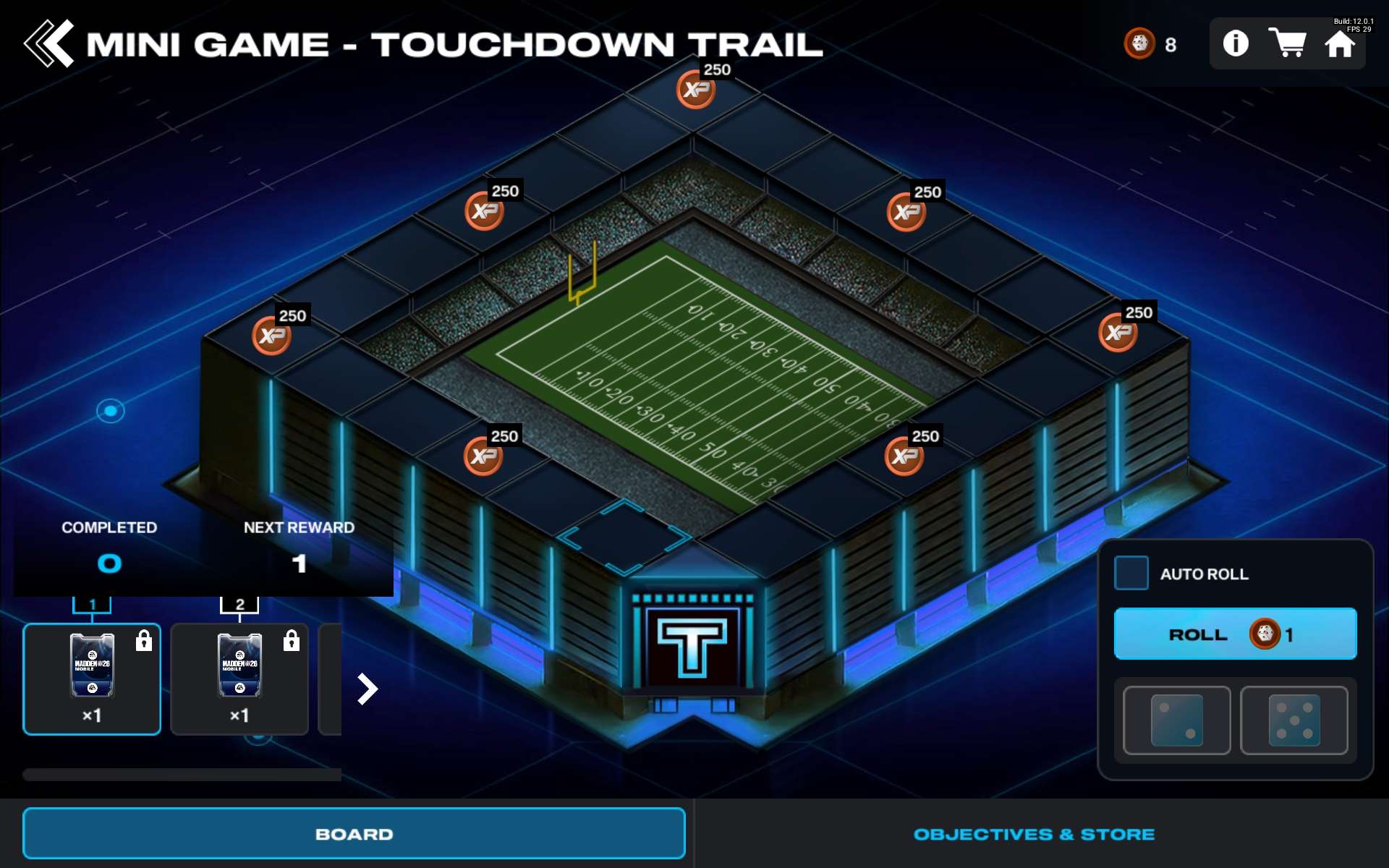Open the store cart
Image resolution: width=1389 pixels, height=868 pixels.
tap(1287, 43)
